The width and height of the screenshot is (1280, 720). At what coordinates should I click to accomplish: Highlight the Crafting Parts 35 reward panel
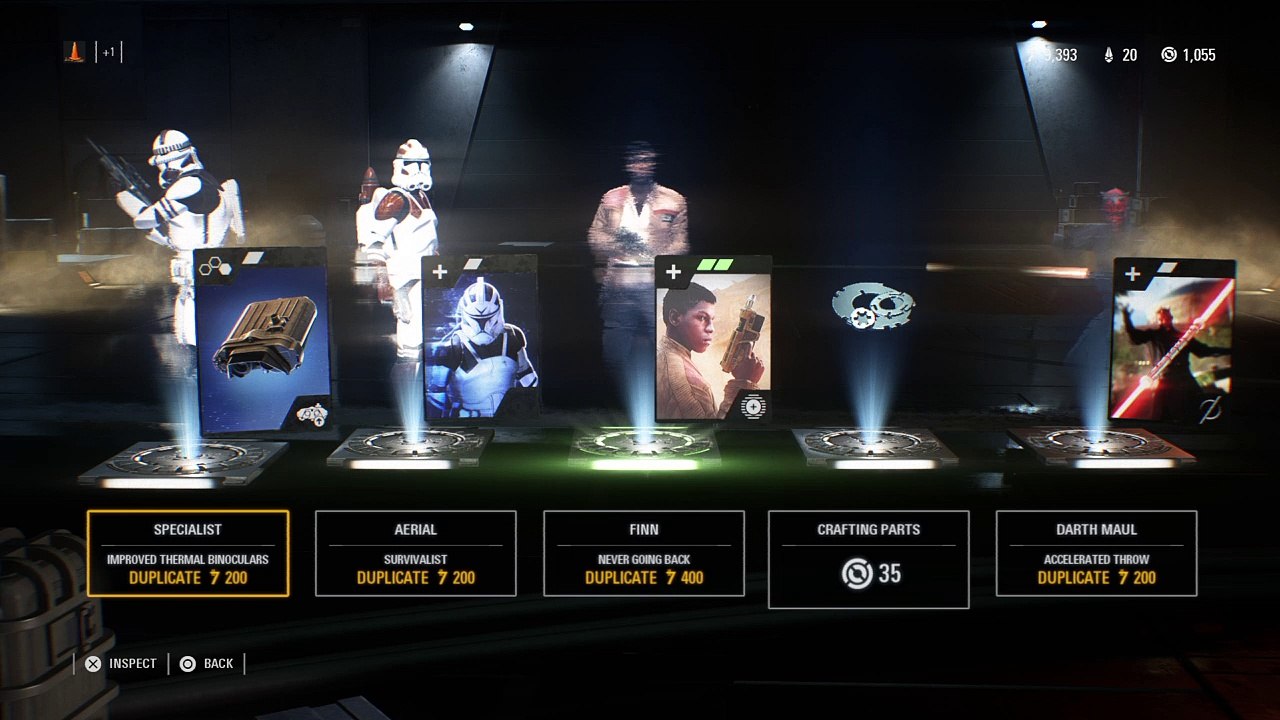(868, 558)
